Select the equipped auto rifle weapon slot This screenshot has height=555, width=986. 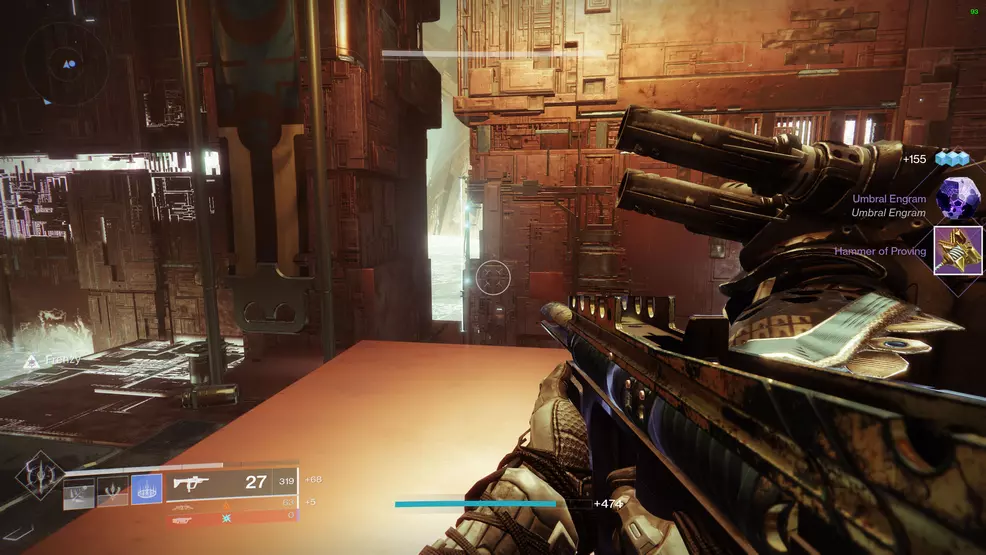232,482
